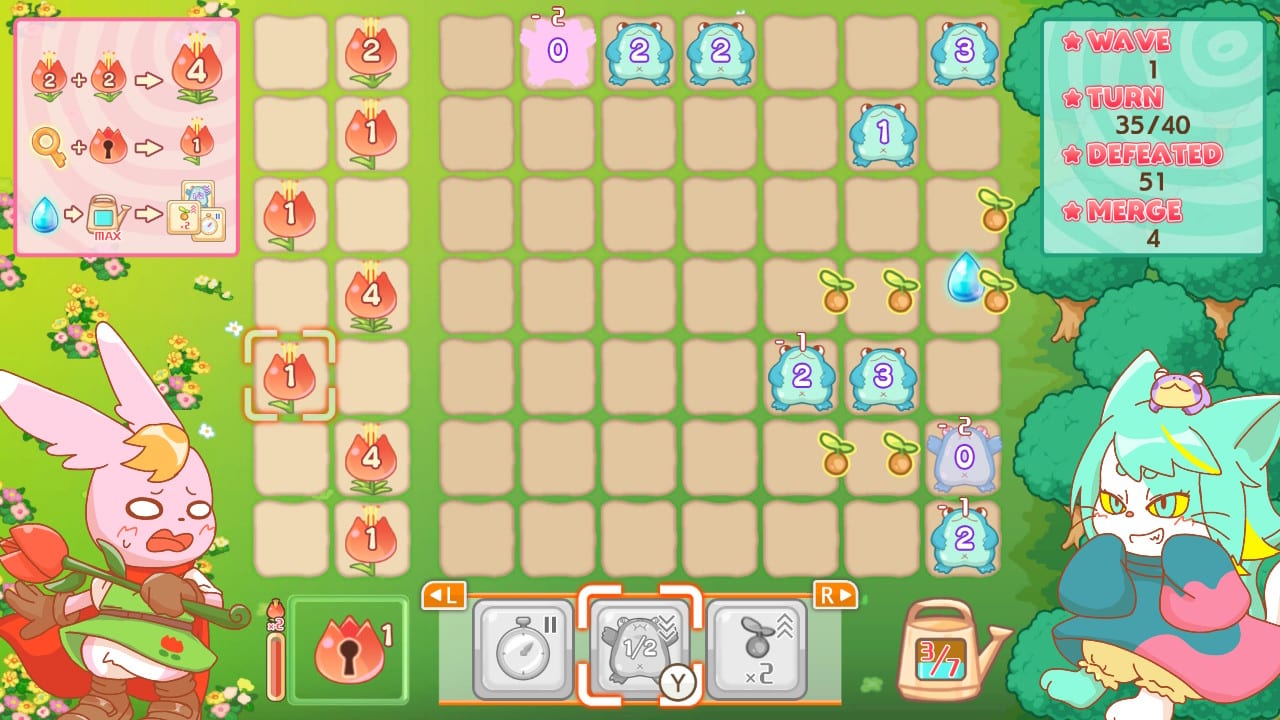Activate the stopwatch pause skill
The width and height of the screenshot is (1280, 720).
[x=522, y=650]
